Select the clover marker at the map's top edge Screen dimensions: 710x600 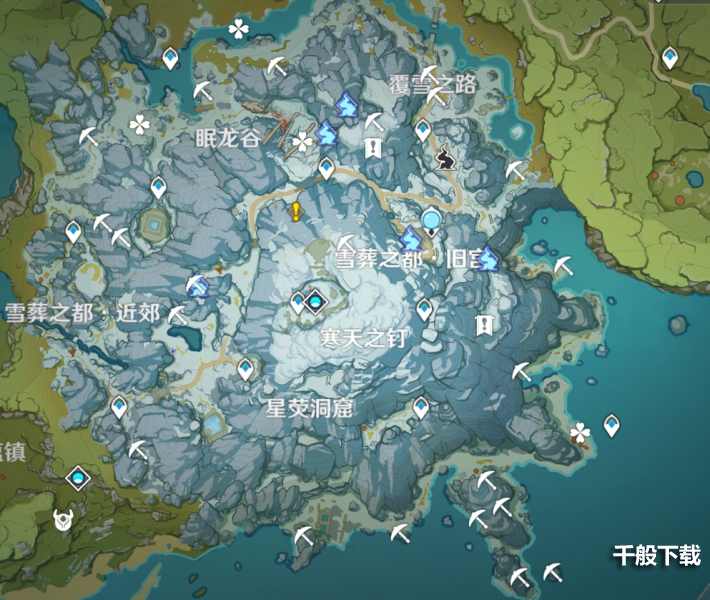(238, 29)
